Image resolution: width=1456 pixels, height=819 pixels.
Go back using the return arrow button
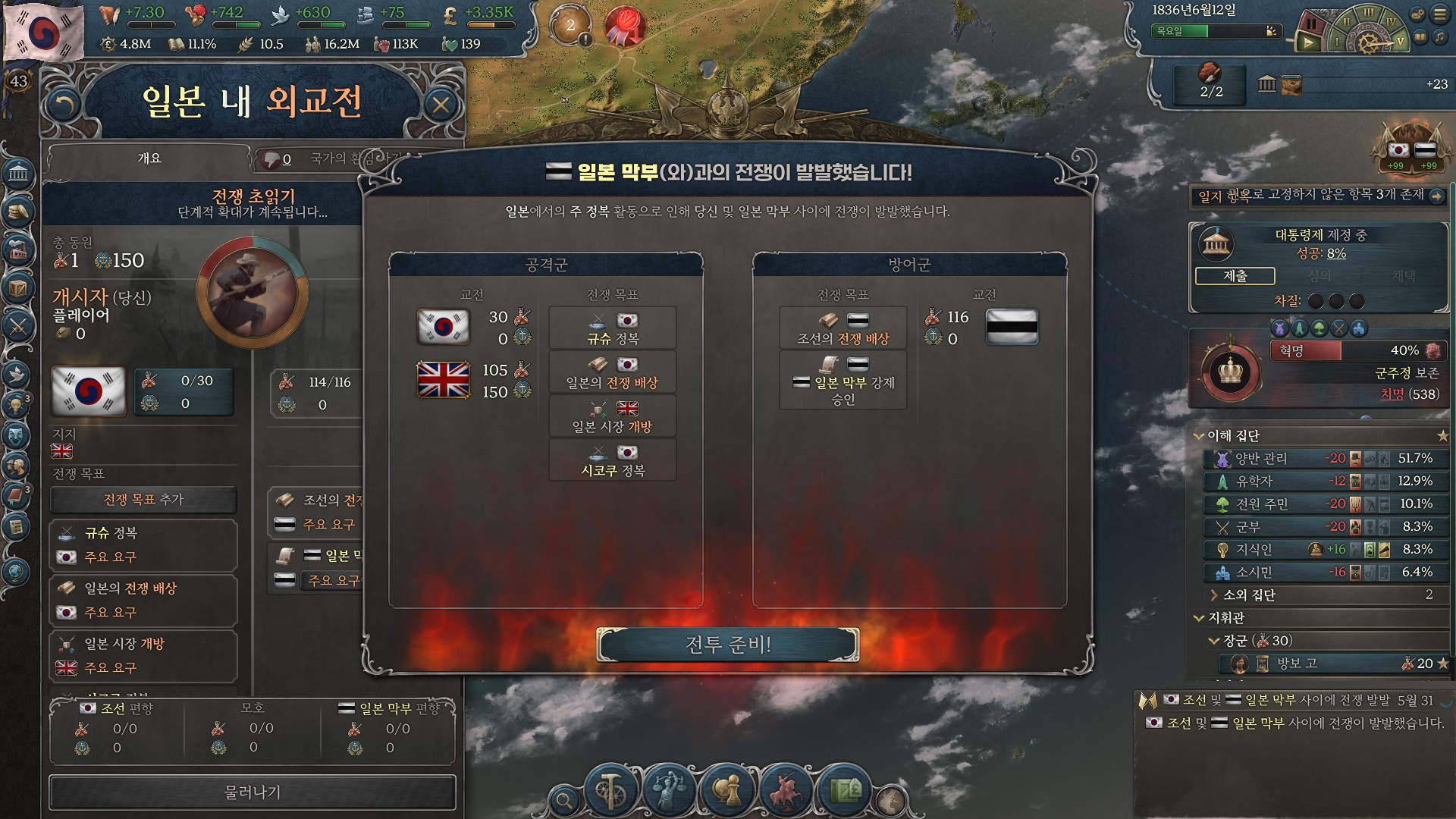(64, 105)
